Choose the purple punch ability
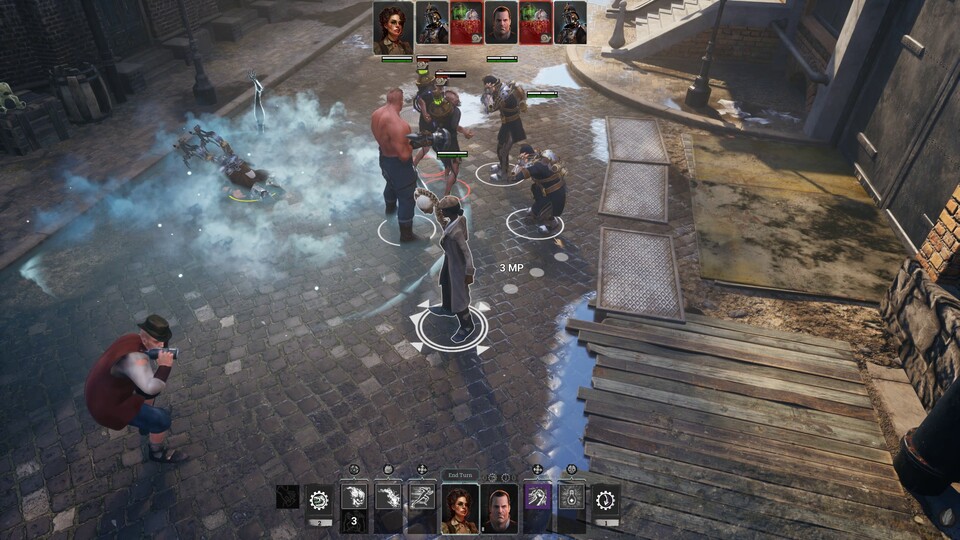Screen dimensions: 960x540 [x=537, y=498]
